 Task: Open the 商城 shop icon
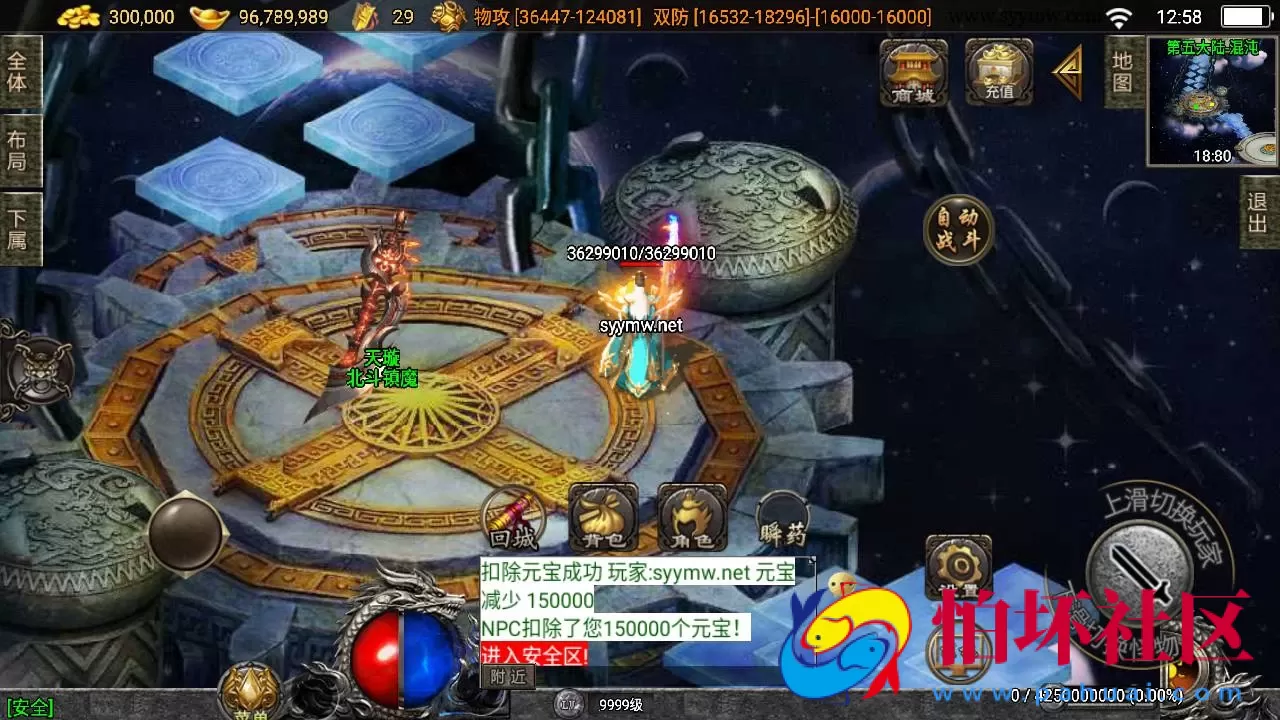(x=913, y=73)
